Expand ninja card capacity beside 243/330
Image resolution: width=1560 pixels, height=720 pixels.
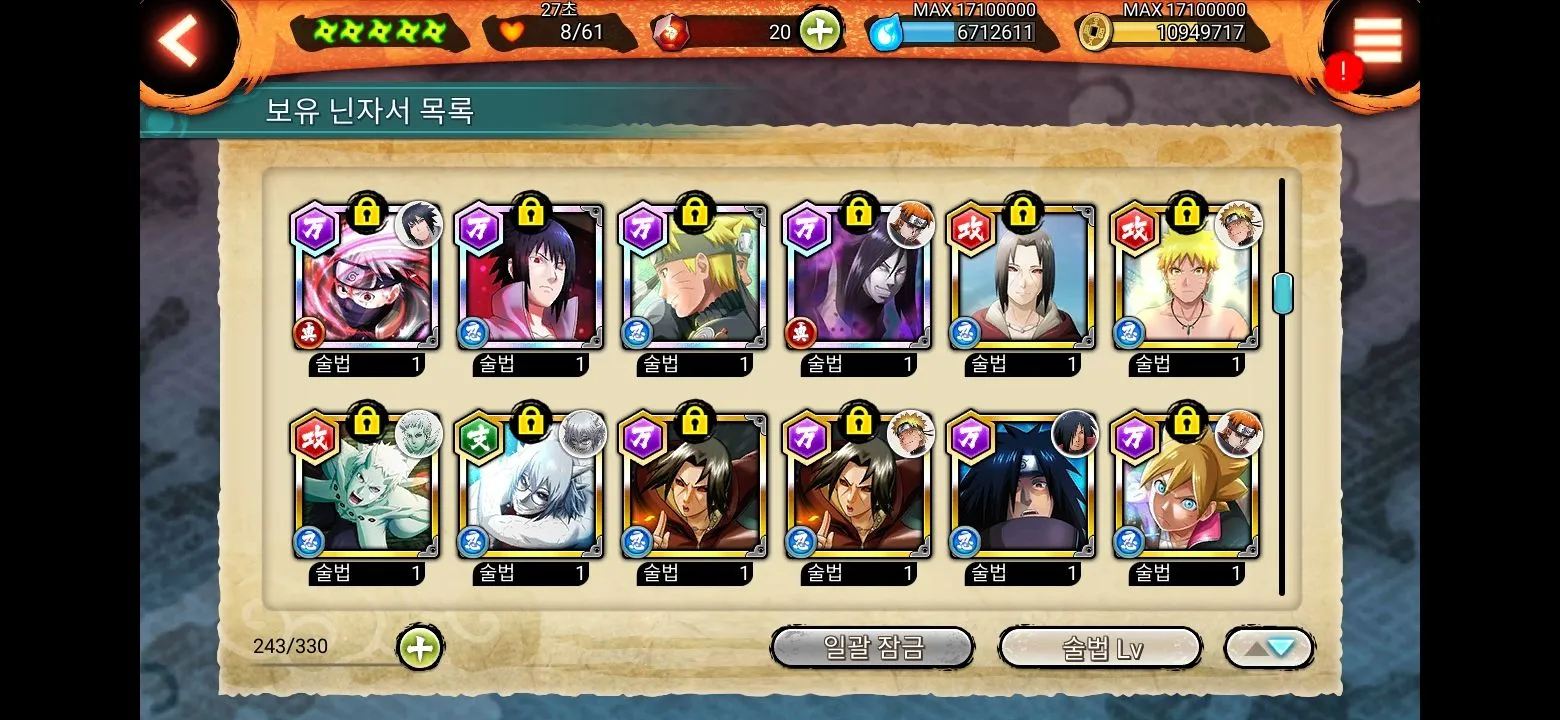pos(420,648)
